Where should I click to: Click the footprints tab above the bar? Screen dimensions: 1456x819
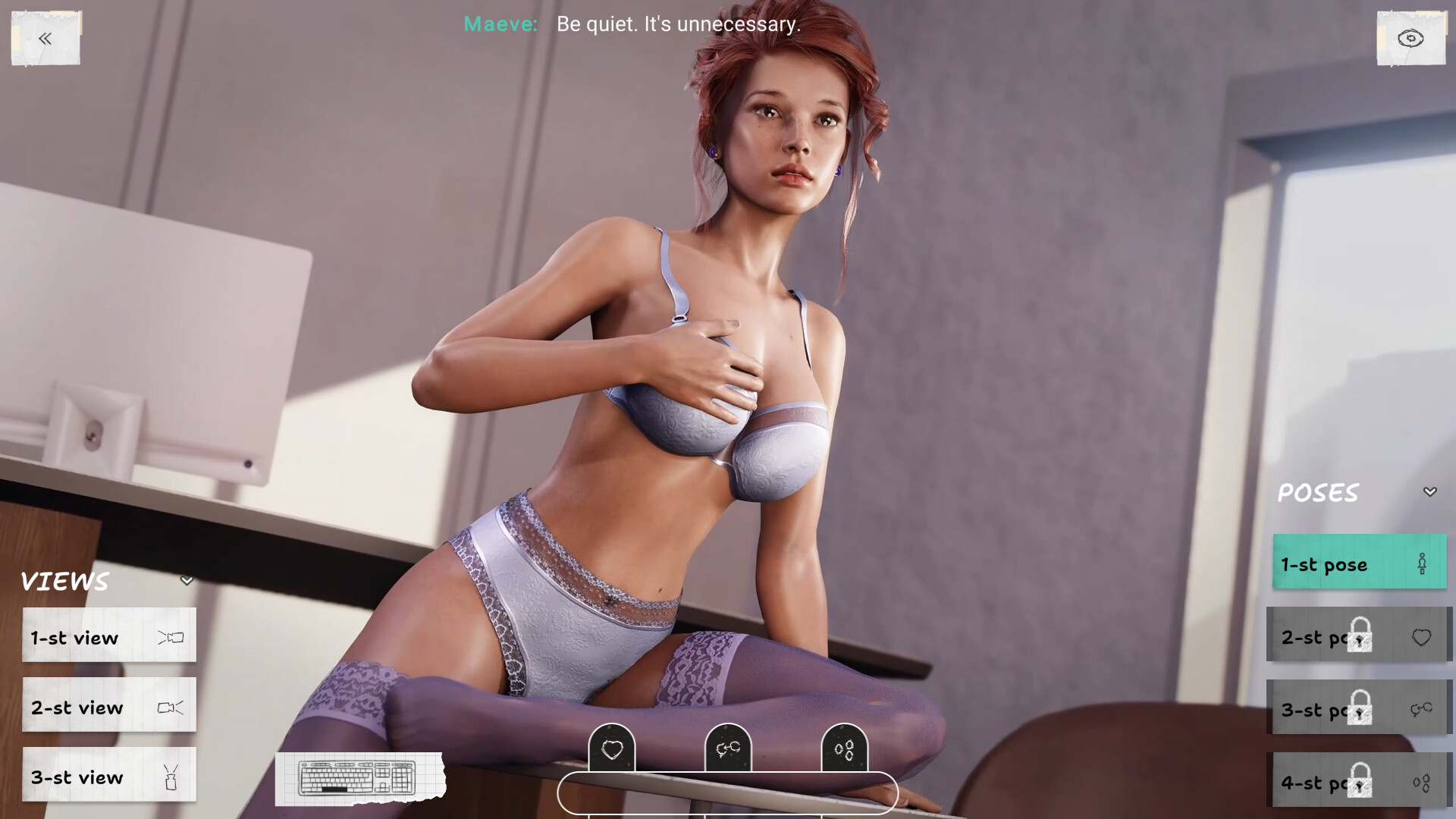click(x=844, y=749)
